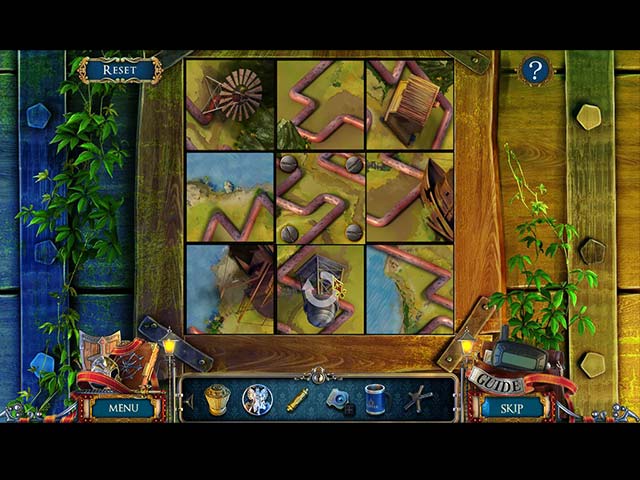640x480 pixels.
Task: Open the map and tools journal icon
Action: [115, 360]
